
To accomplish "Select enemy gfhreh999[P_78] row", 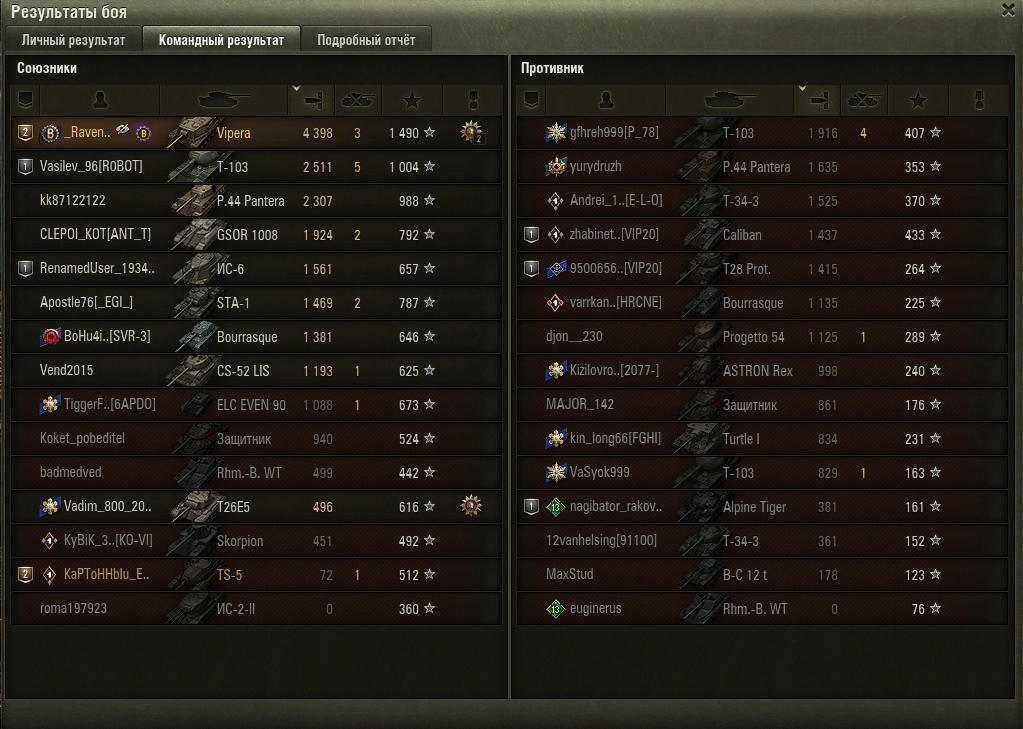I will click(x=614, y=133).
